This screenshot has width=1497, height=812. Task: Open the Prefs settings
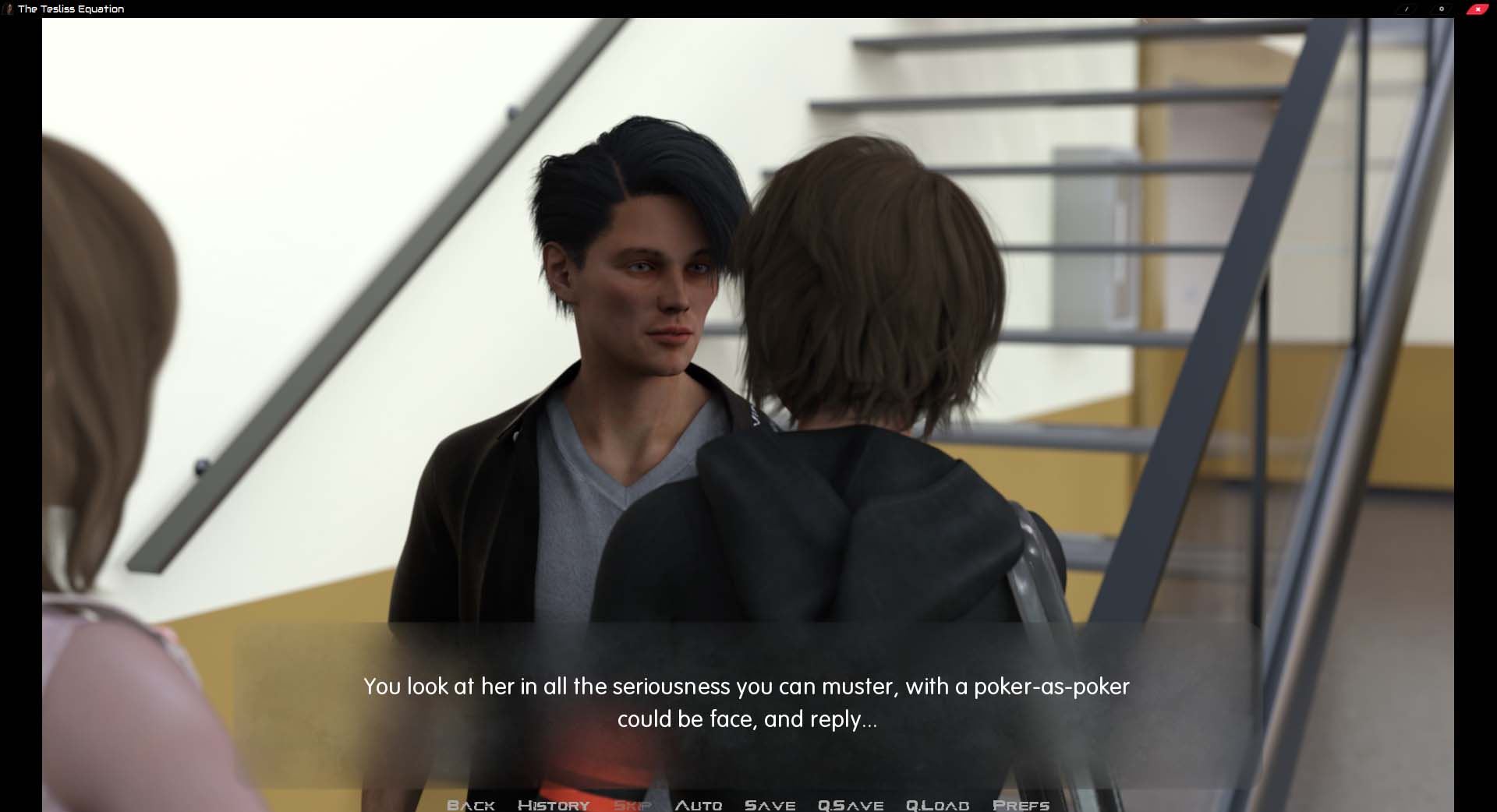click(1021, 804)
